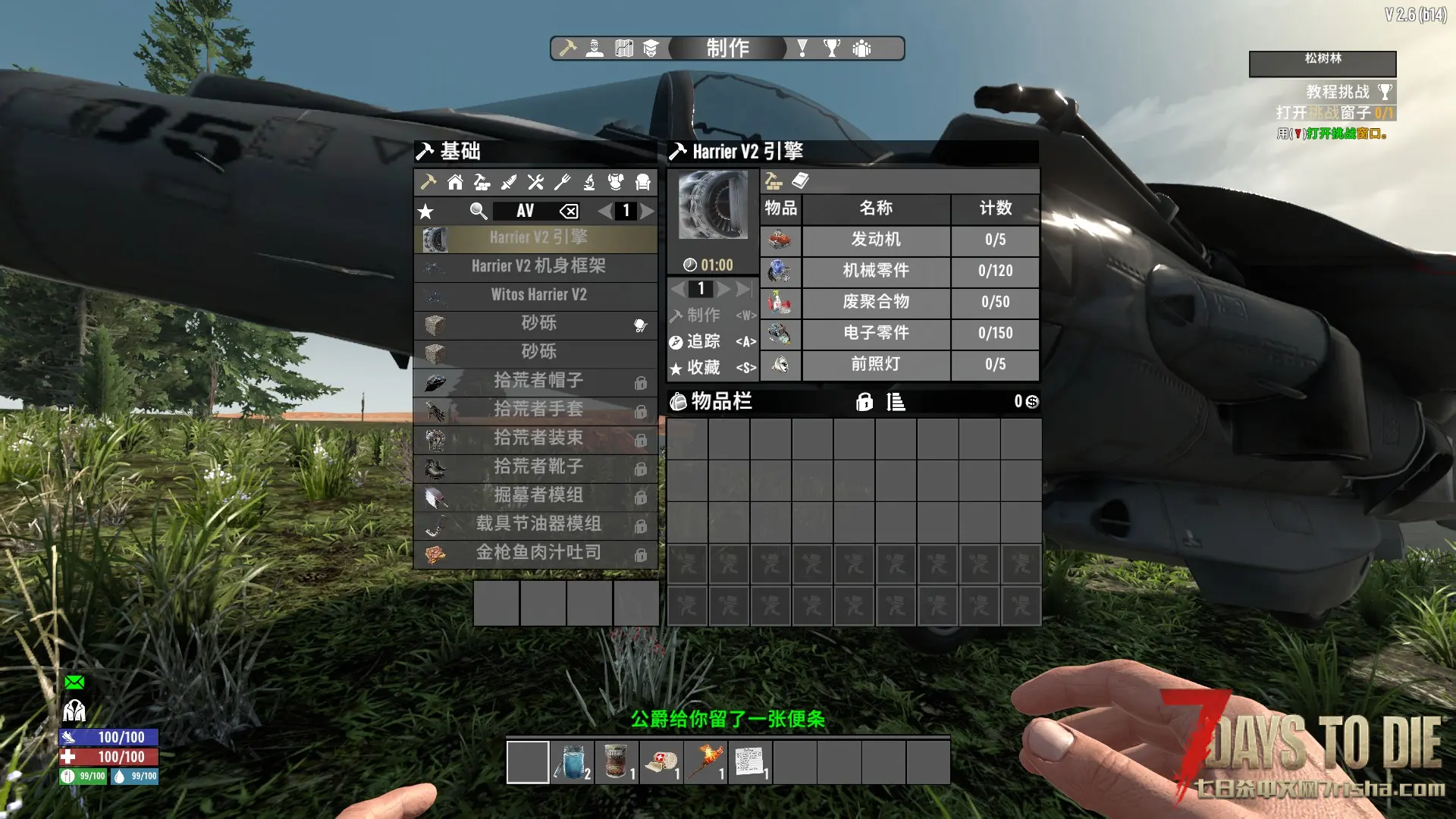The height and width of the screenshot is (819, 1456).
Task: Open the map window from top bar
Action: point(623,49)
